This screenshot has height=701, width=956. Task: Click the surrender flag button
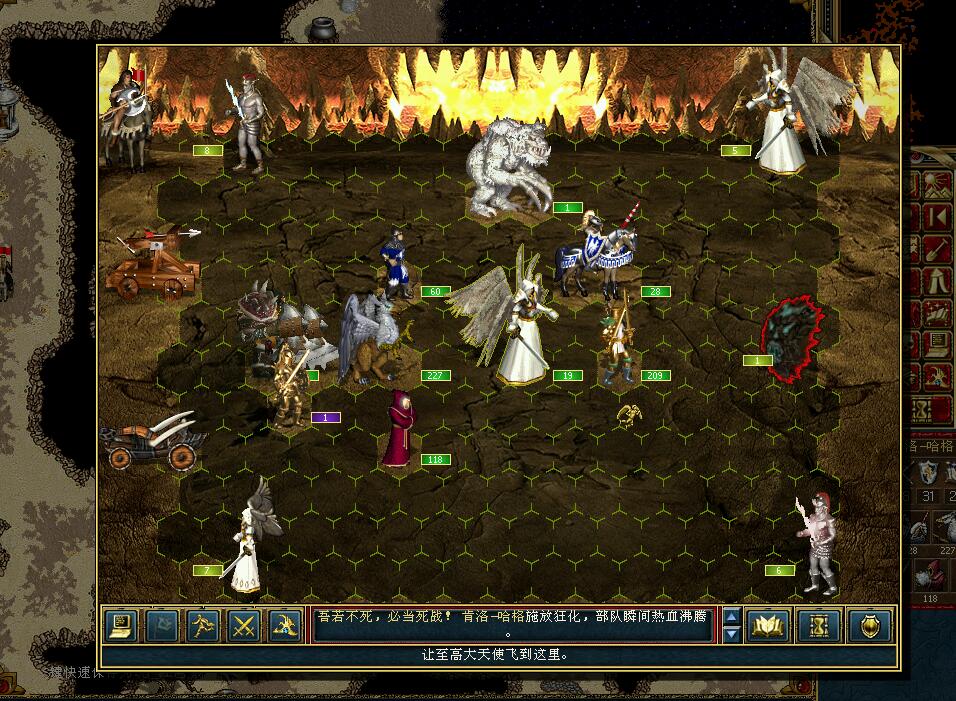pos(162,626)
